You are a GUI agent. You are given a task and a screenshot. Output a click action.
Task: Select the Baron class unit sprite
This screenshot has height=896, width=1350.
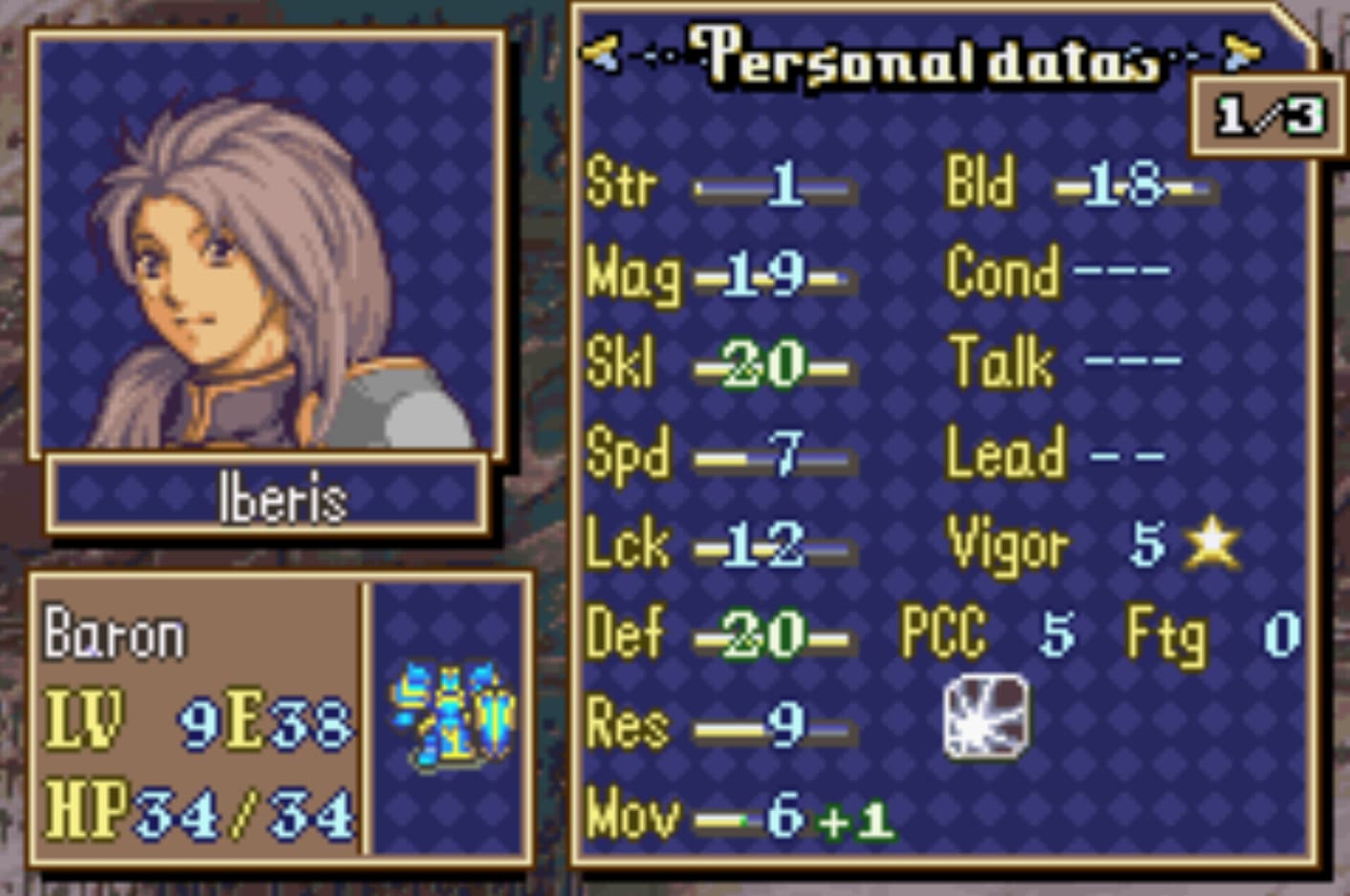(x=452, y=715)
